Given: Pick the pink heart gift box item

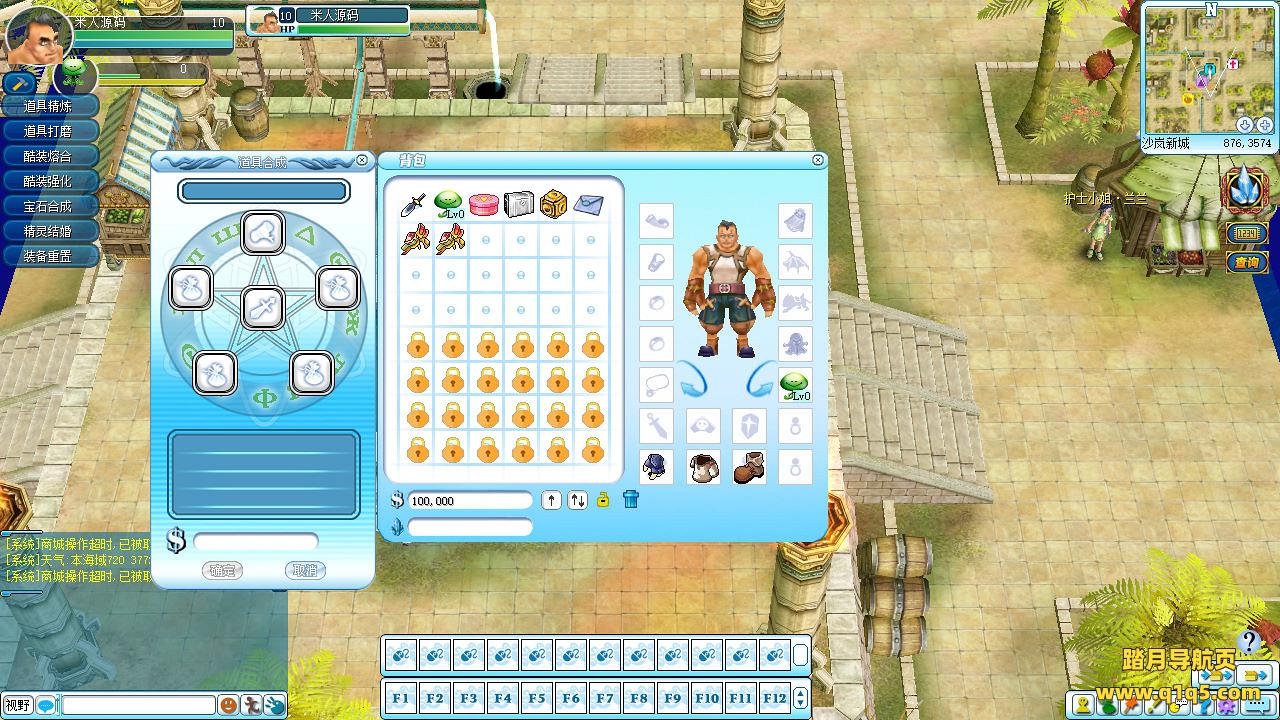Looking at the screenshot, I should point(483,205).
